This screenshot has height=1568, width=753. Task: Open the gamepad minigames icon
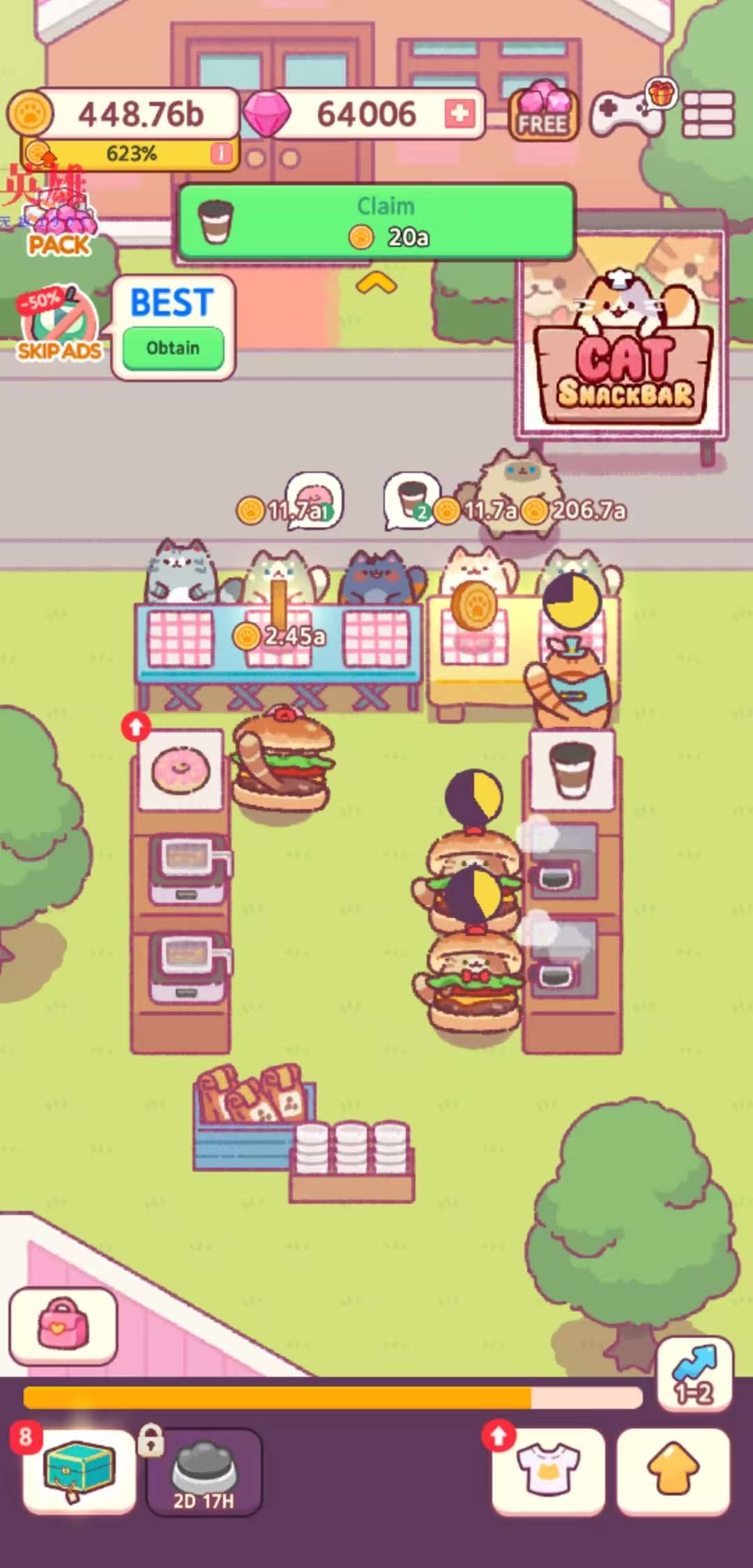click(626, 113)
